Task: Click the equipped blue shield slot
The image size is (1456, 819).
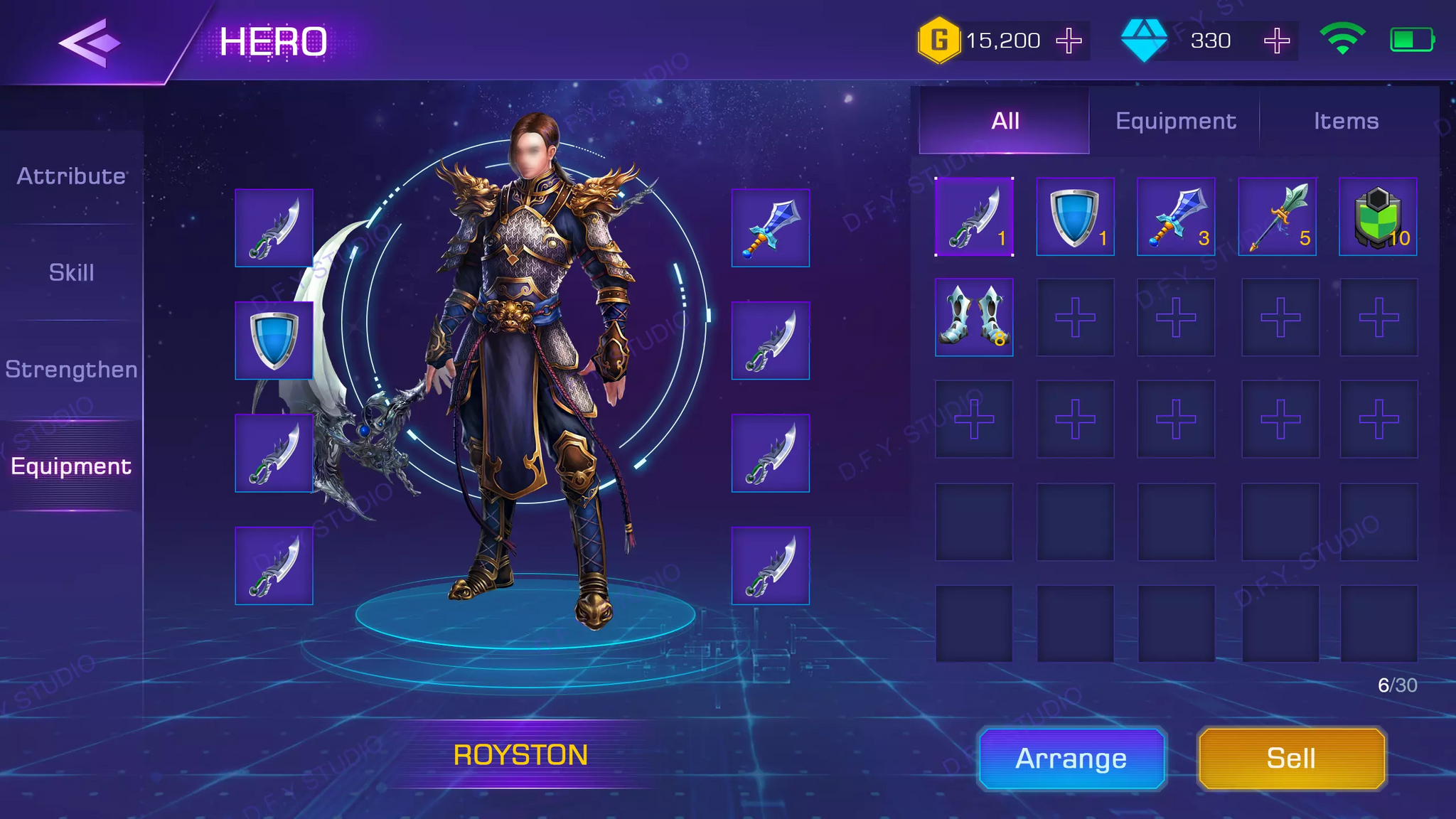Action: click(x=274, y=341)
